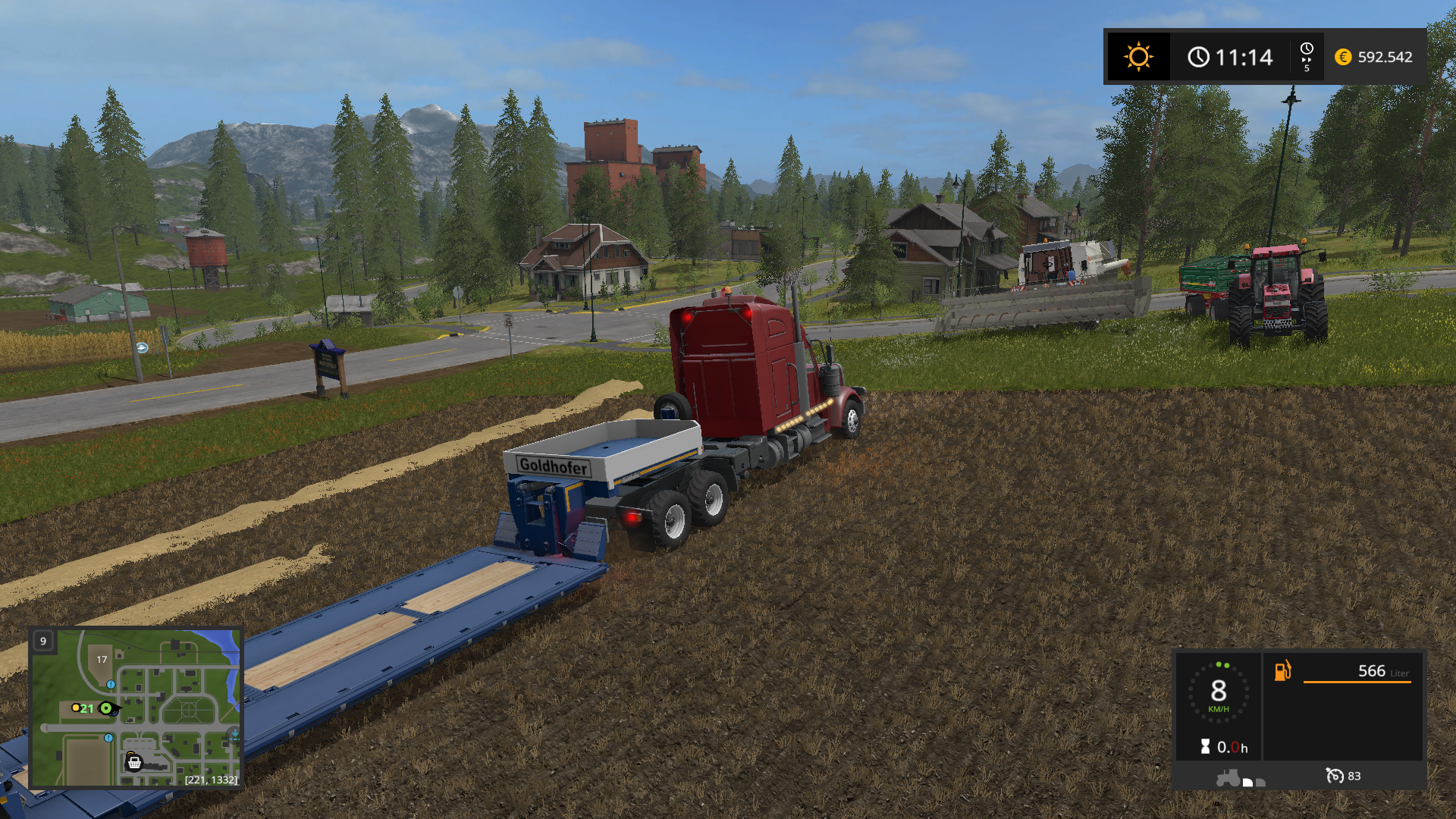This screenshot has height=819, width=1456.
Task: Select the tractor icon in vehicle schema
Action: point(1228,778)
